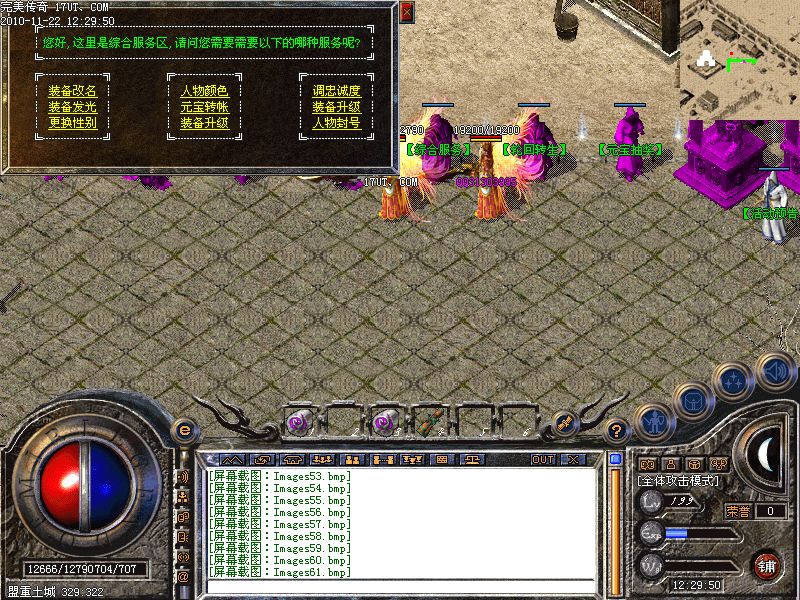Open the shop with the red 铺 button
Screen dimensions: 800x600
(768, 565)
